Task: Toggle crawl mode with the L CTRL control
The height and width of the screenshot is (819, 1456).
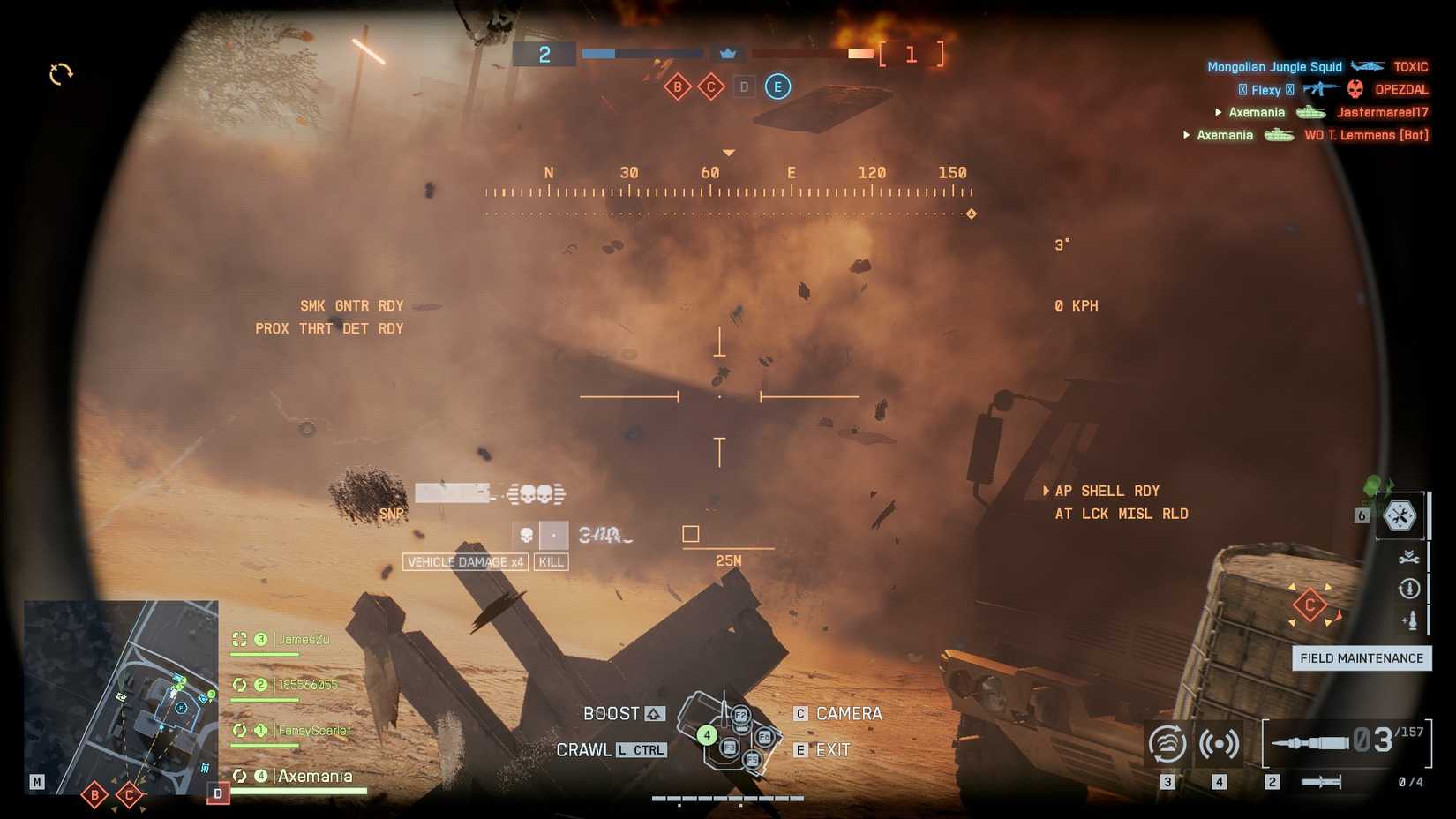Action: 642,749
